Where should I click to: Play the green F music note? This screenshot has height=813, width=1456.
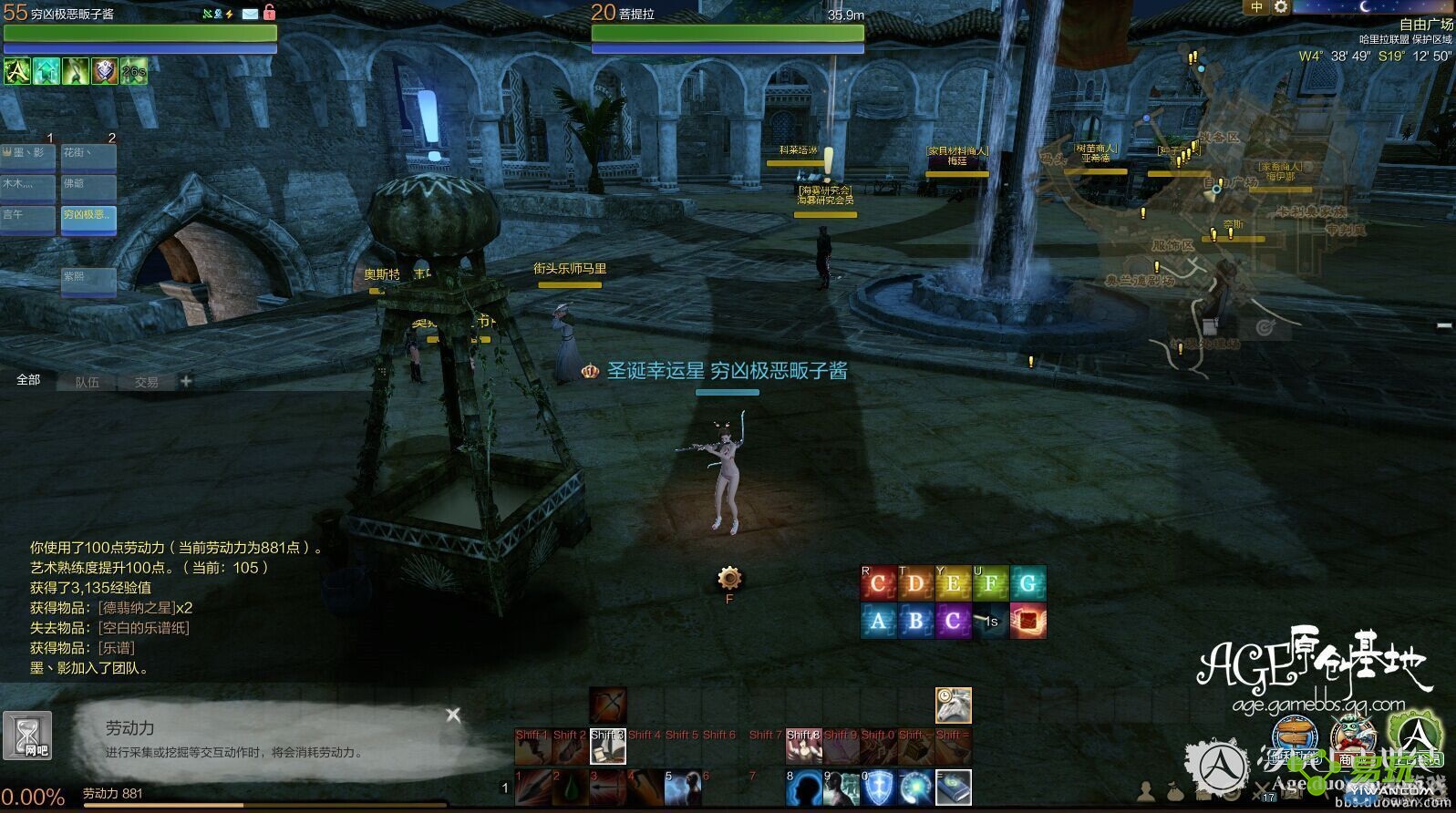pyautogui.click(x=990, y=583)
